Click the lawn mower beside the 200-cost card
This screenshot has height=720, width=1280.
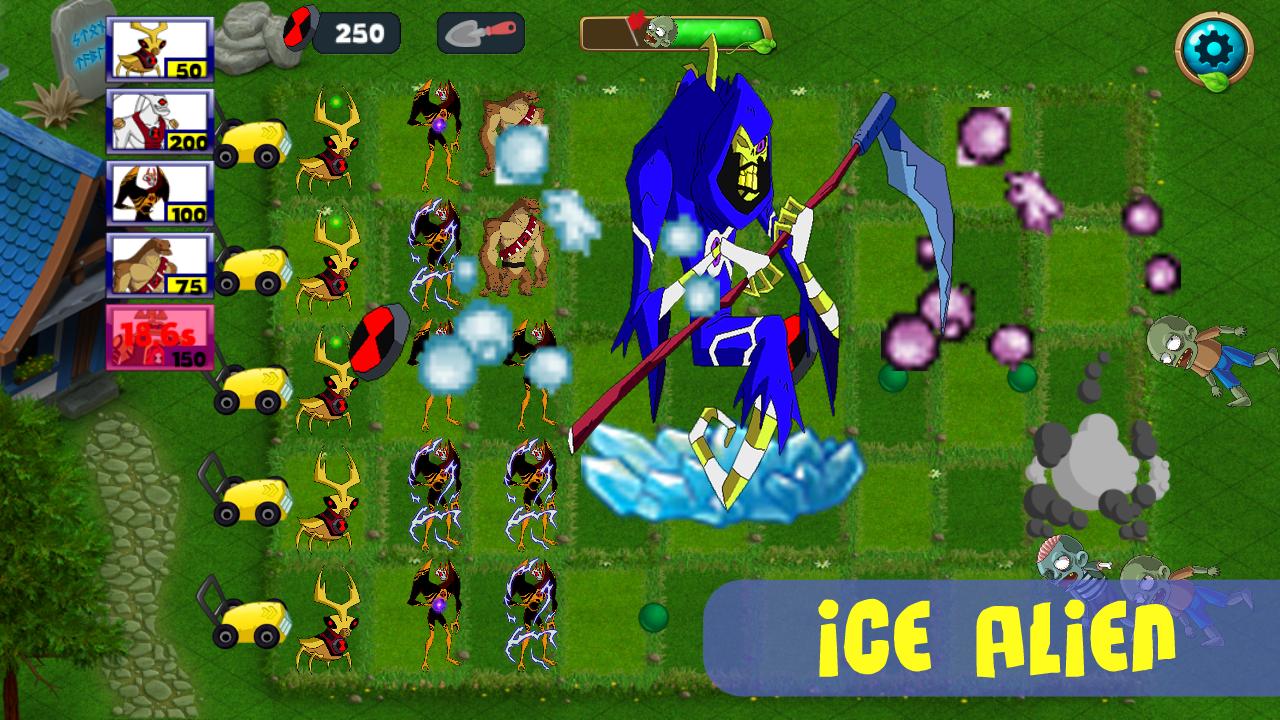tap(252, 140)
